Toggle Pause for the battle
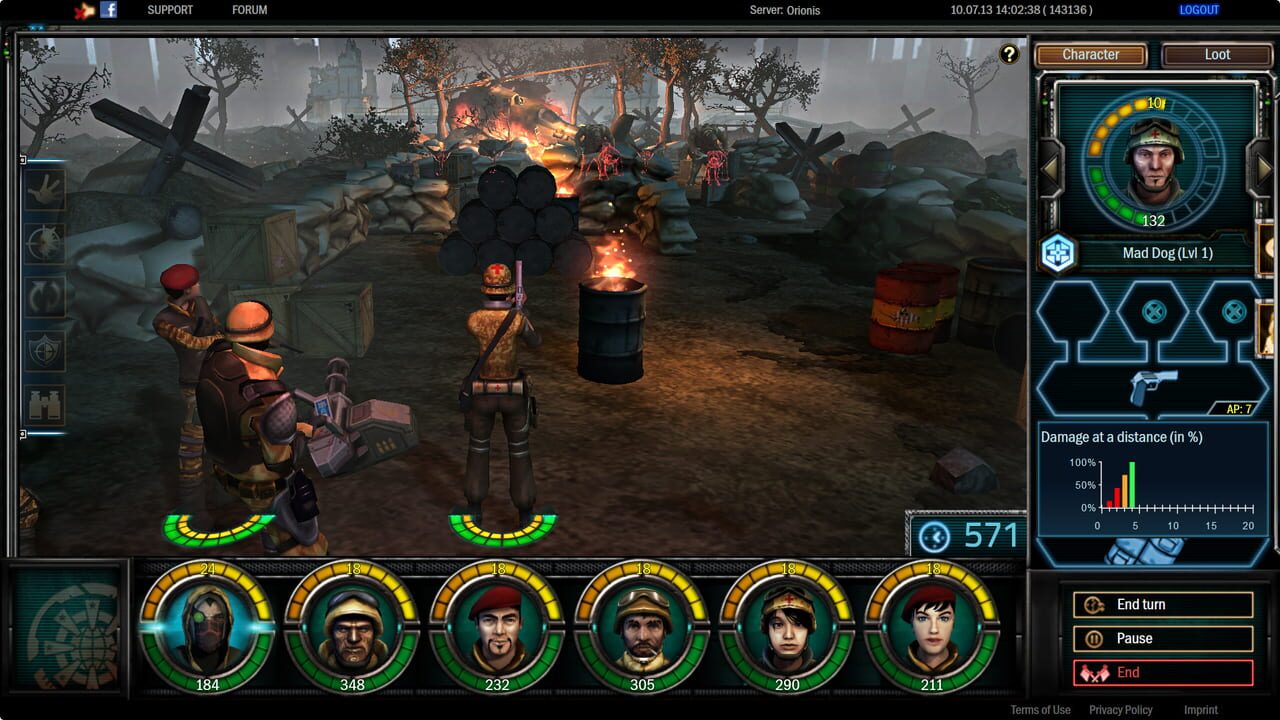The image size is (1280, 720). pos(1162,638)
